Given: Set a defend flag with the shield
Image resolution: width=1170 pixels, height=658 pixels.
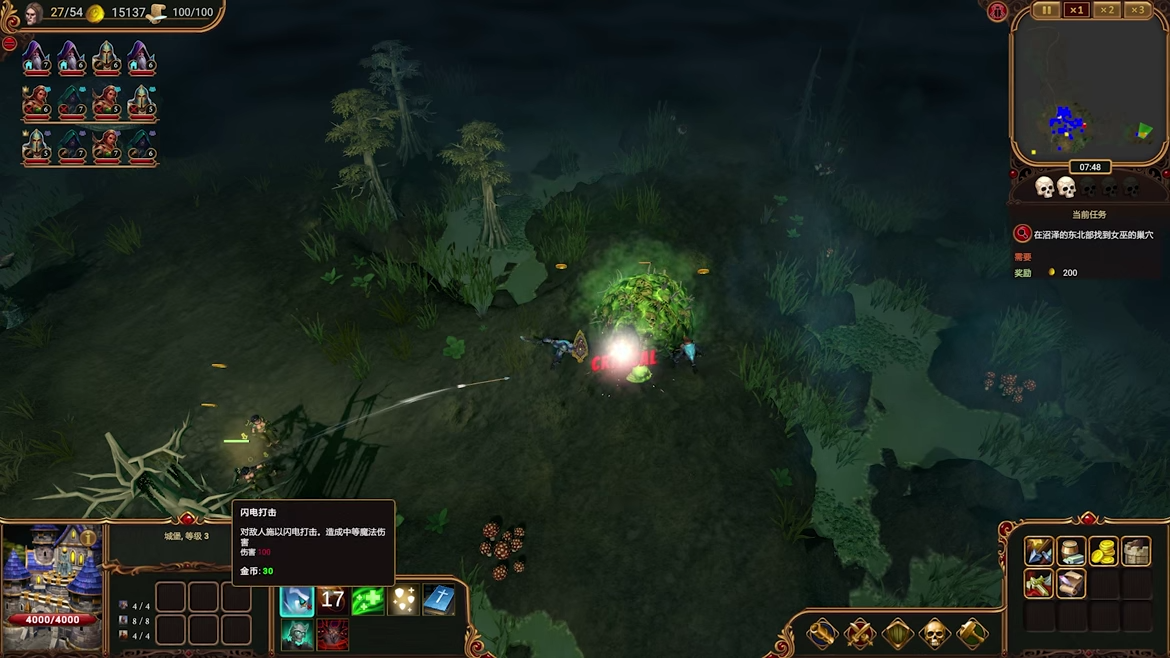Looking at the screenshot, I should pyautogui.click(x=897, y=633).
